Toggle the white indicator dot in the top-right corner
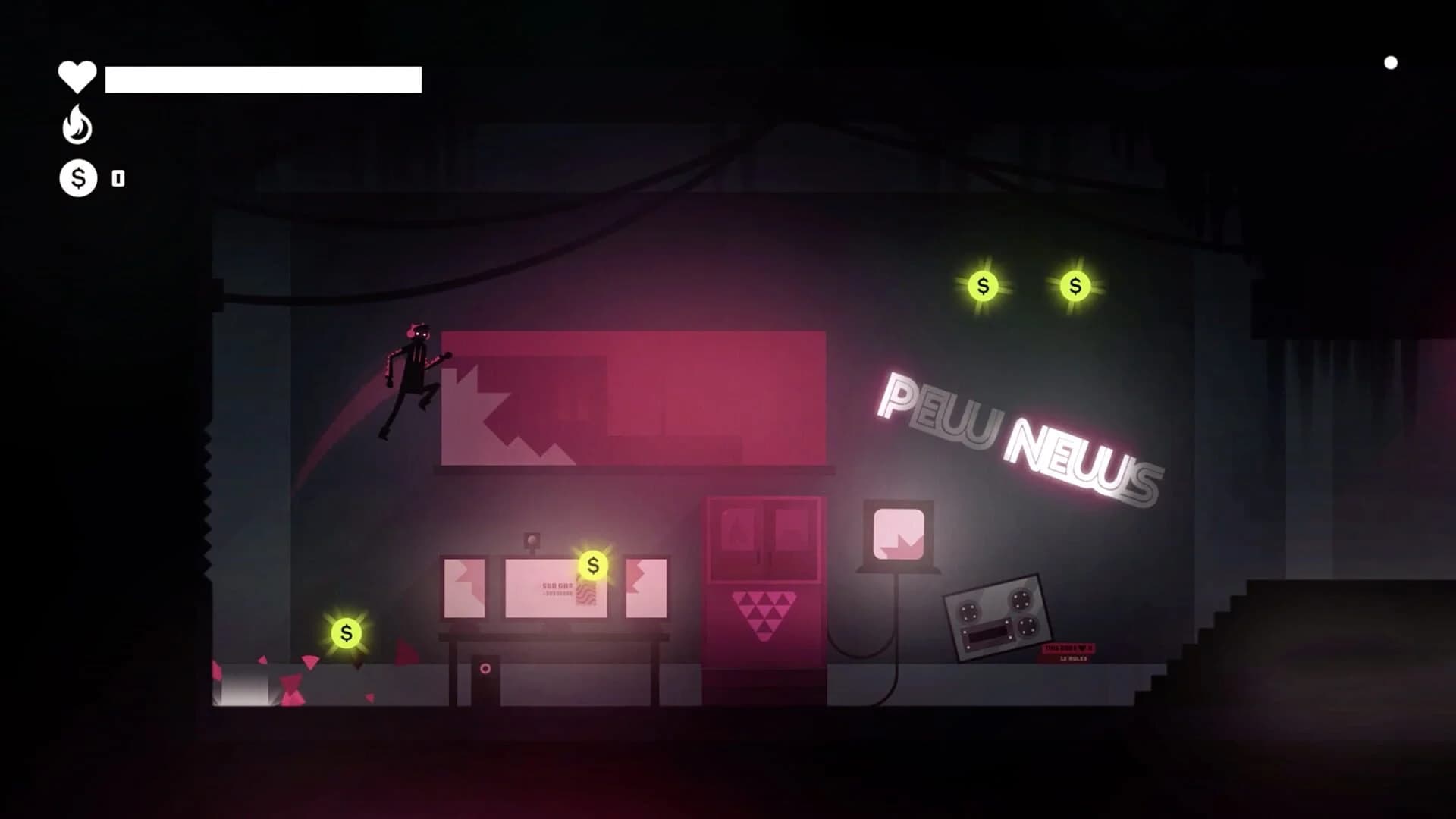Image resolution: width=1456 pixels, height=819 pixels. [x=1392, y=63]
